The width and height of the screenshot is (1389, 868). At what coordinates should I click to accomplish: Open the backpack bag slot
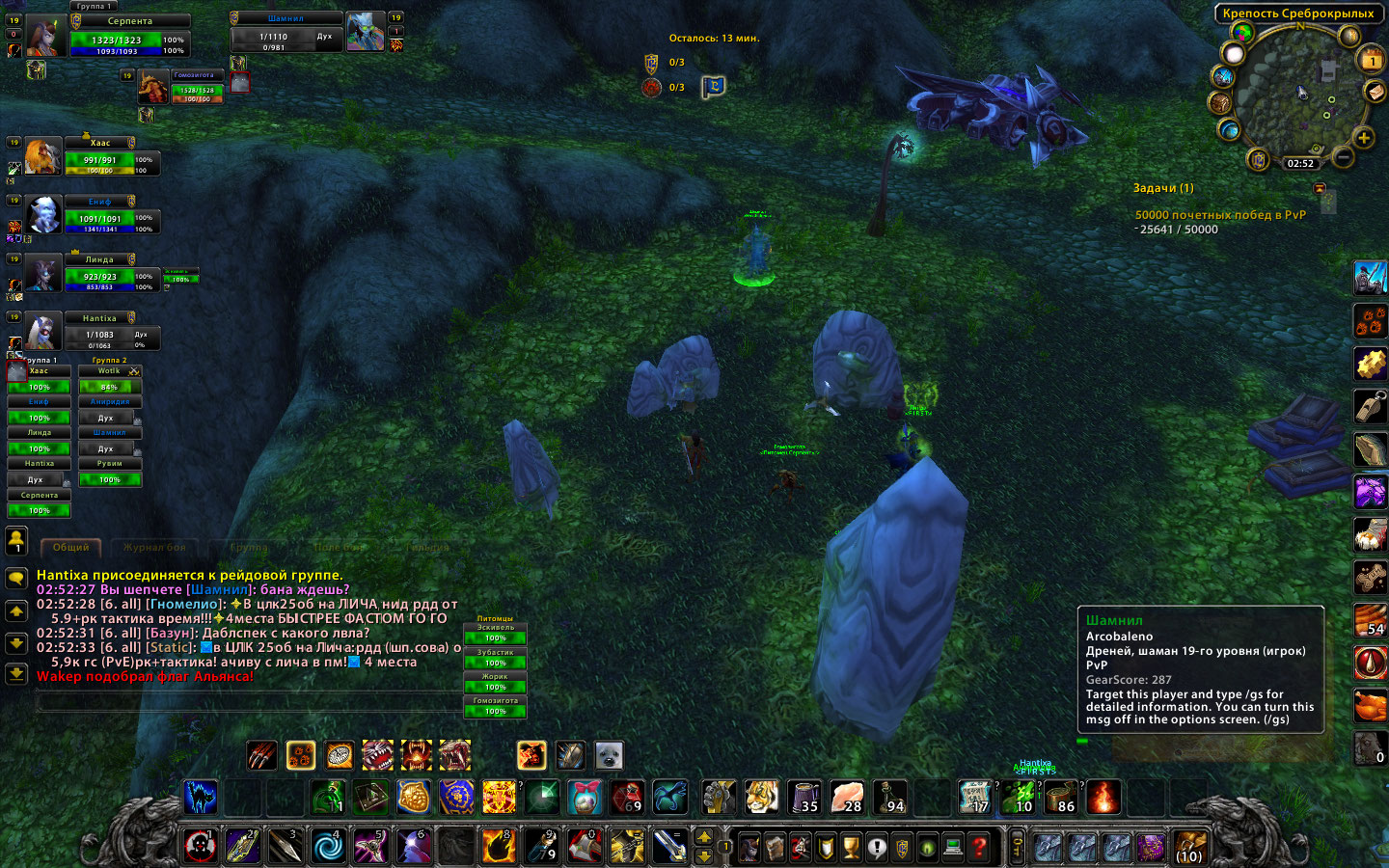[1189, 848]
